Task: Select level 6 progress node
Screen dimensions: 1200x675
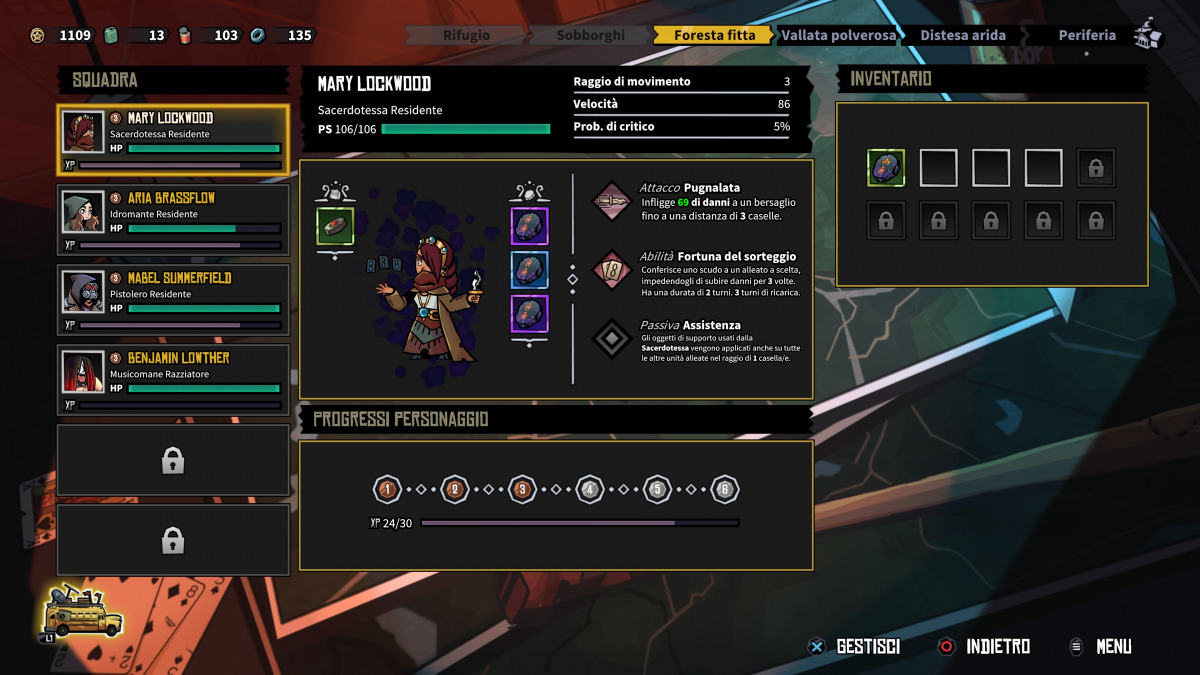Action: coord(725,490)
